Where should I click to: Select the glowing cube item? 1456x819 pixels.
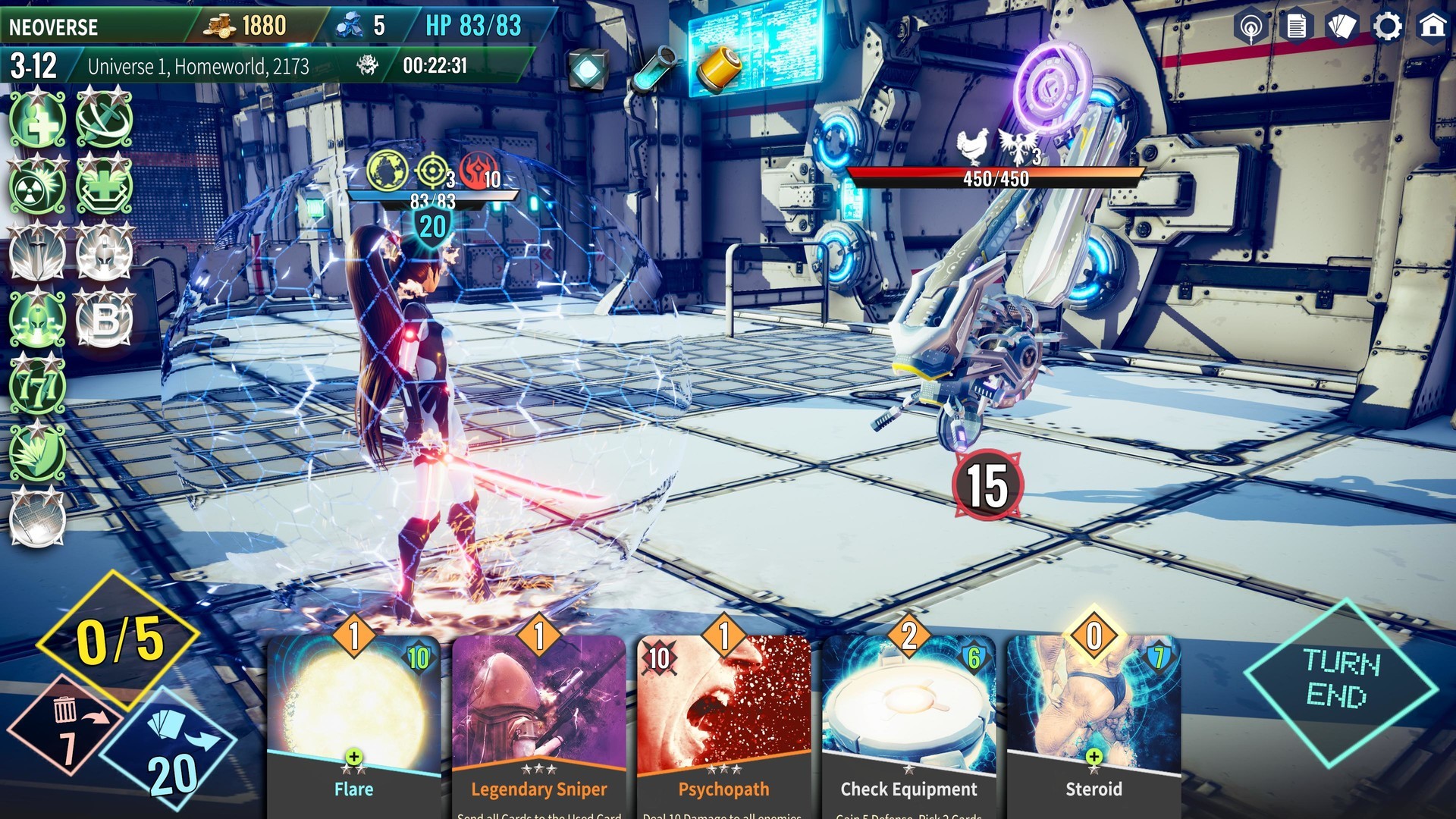(x=588, y=70)
